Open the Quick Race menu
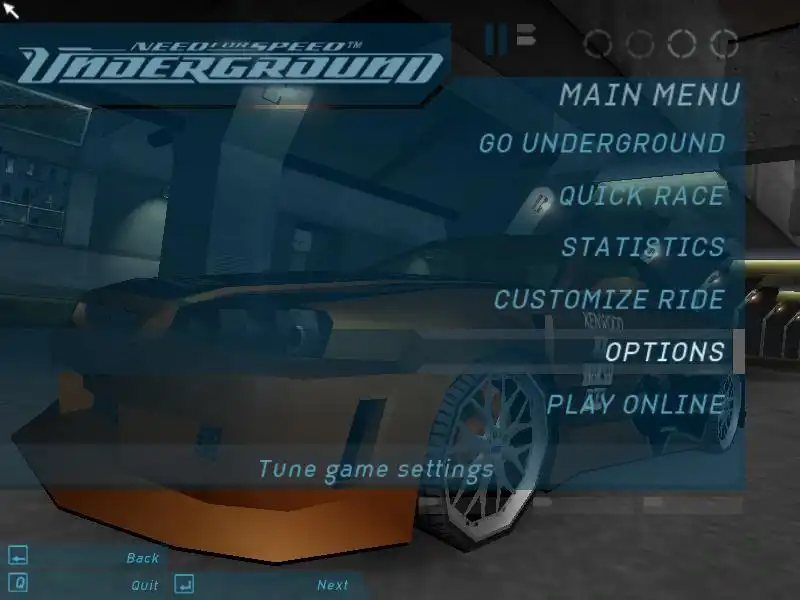This screenshot has width=800, height=600. coord(641,195)
